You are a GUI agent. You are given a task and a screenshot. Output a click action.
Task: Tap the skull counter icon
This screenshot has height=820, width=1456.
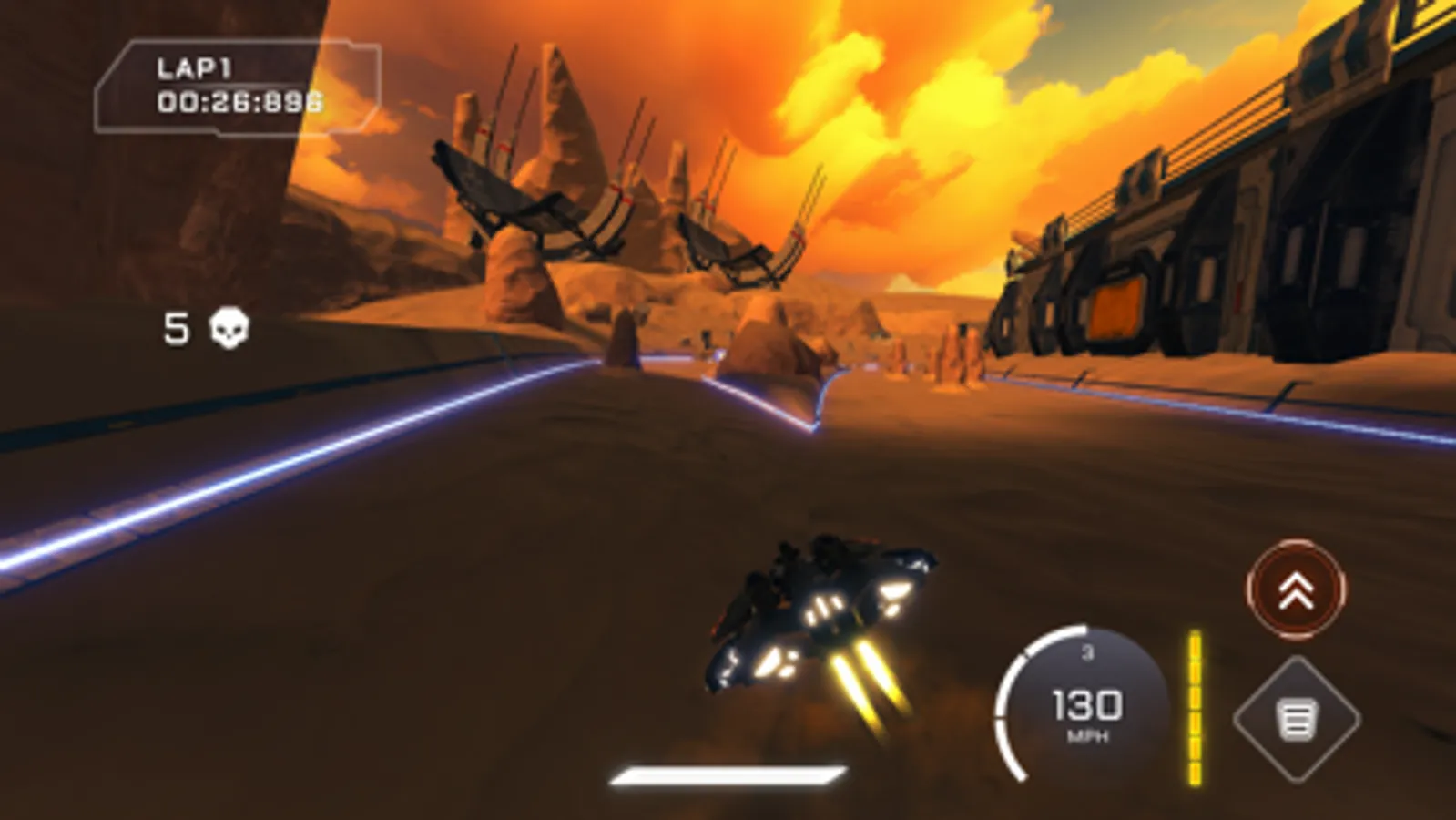tap(230, 328)
